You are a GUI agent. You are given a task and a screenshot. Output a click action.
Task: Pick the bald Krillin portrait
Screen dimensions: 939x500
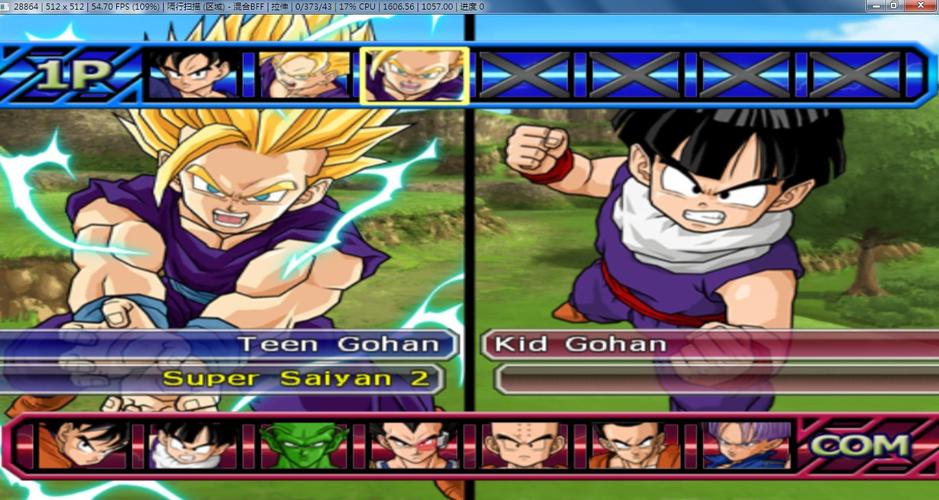(x=523, y=444)
